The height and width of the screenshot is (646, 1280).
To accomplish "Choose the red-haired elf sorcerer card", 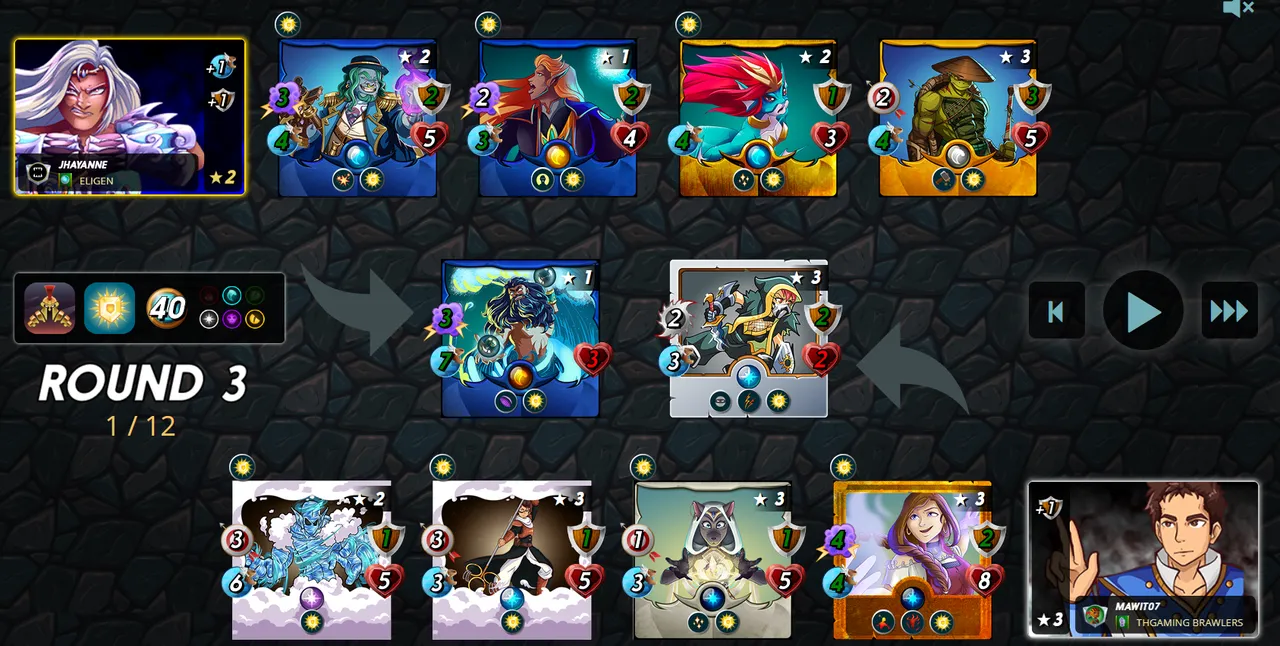I will 557,118.
